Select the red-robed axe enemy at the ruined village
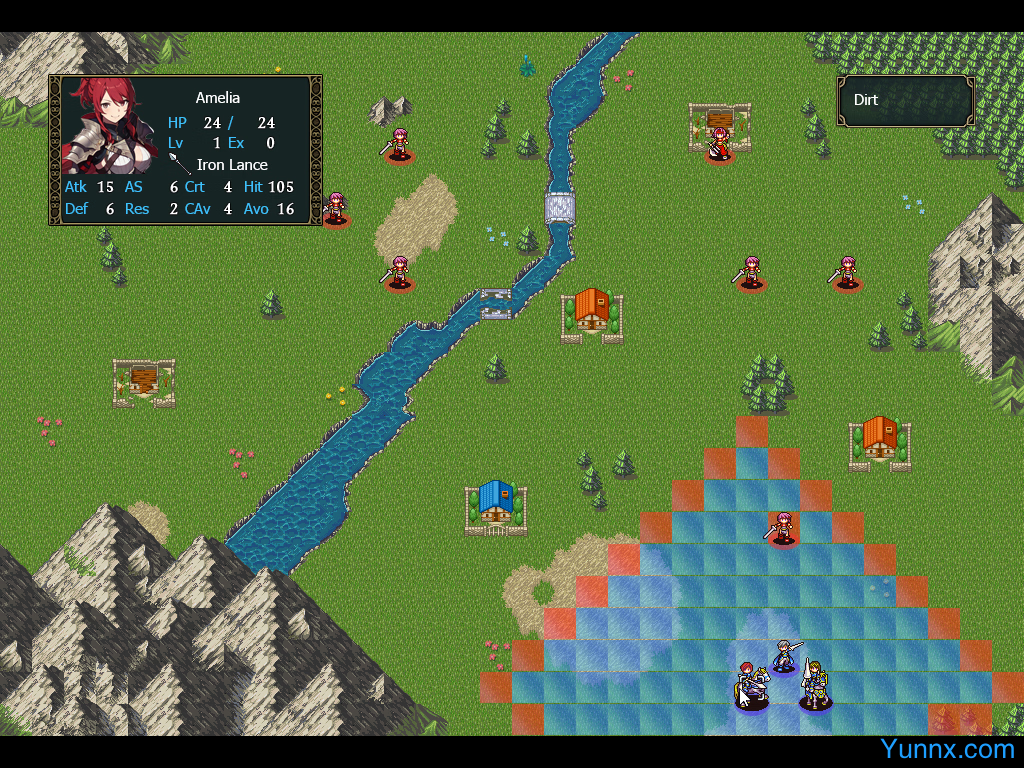The height and width of the screenshot is (768, 1024). point(718,144)
